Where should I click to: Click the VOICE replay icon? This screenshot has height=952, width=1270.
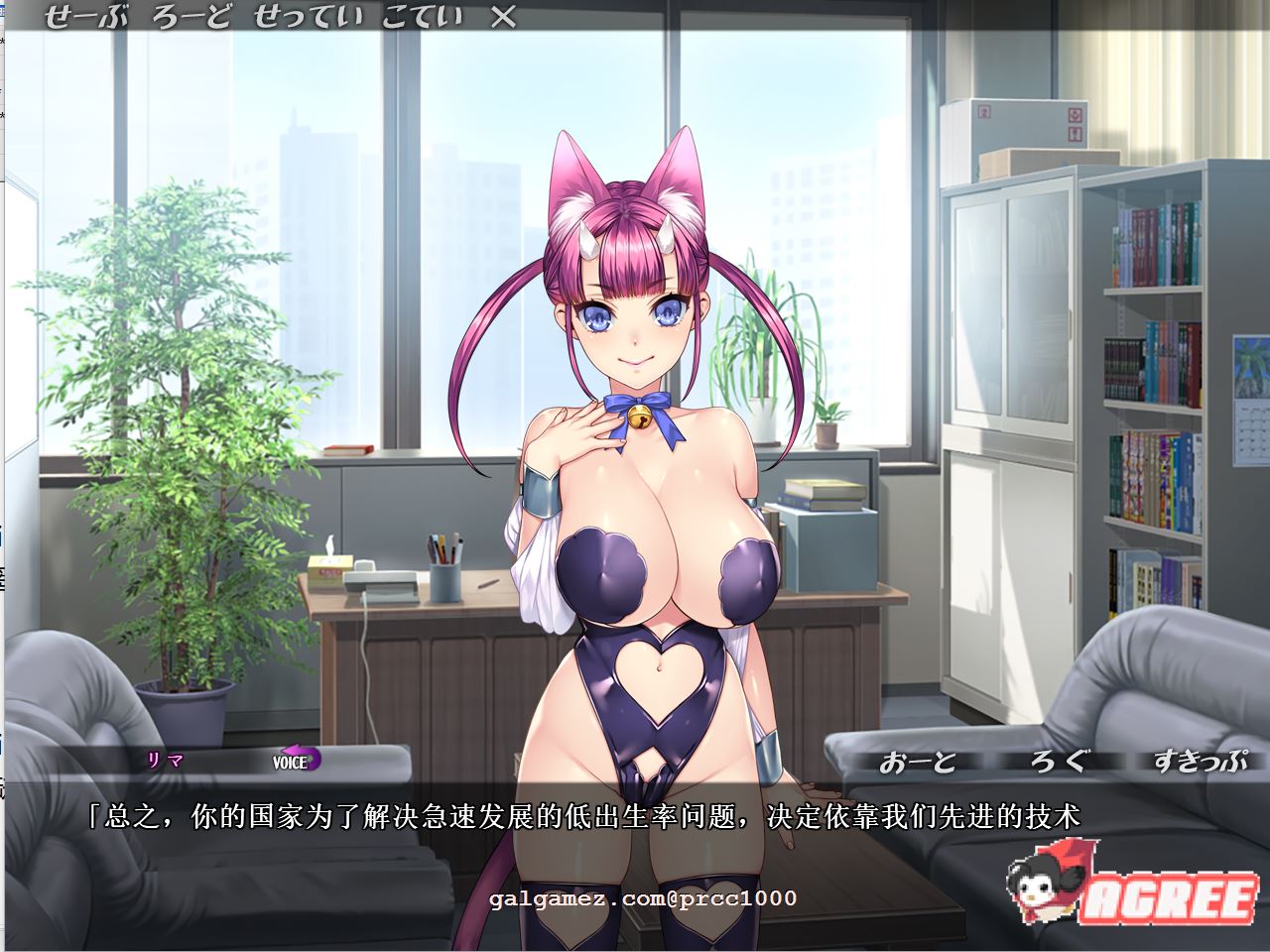(289, 764)
